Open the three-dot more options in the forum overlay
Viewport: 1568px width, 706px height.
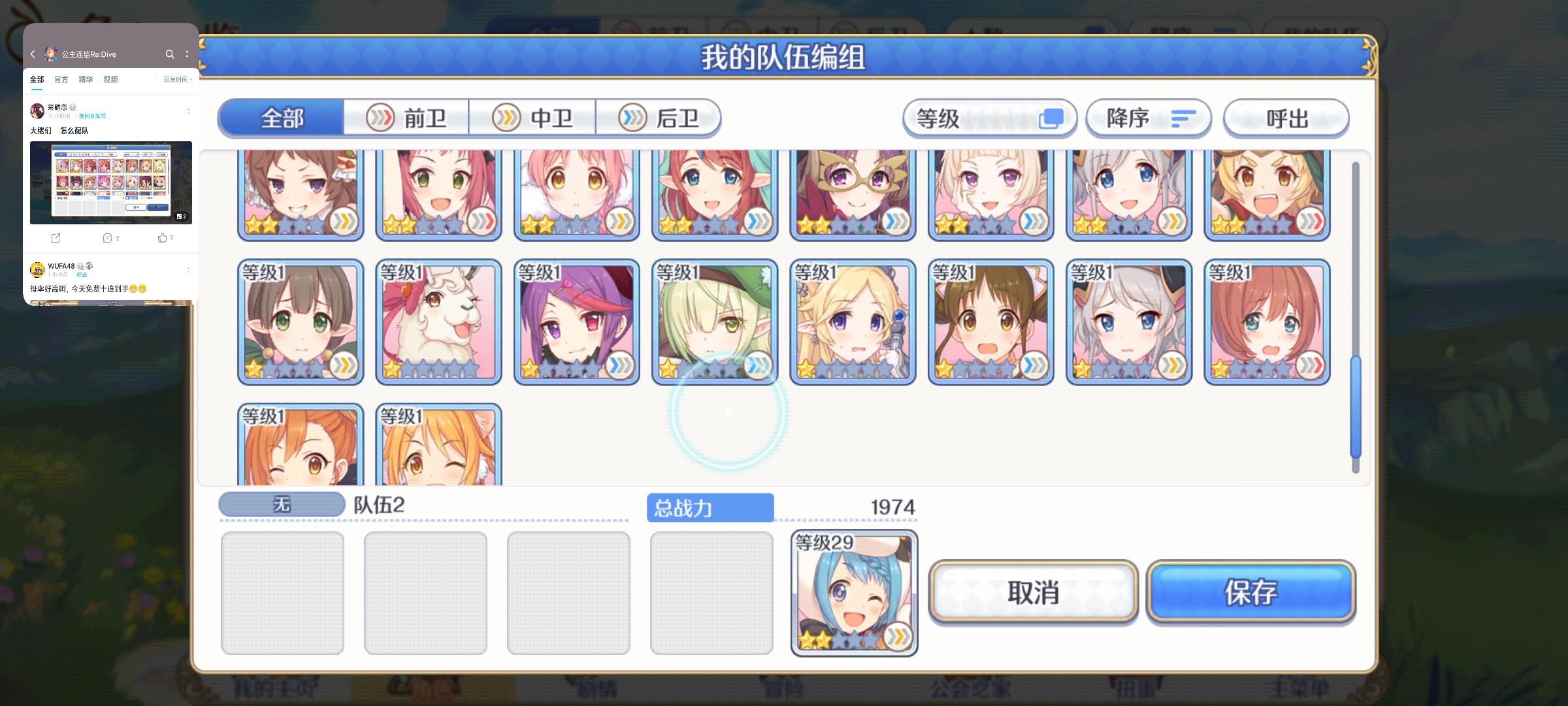pyautogui.click(x=189, y=54)
